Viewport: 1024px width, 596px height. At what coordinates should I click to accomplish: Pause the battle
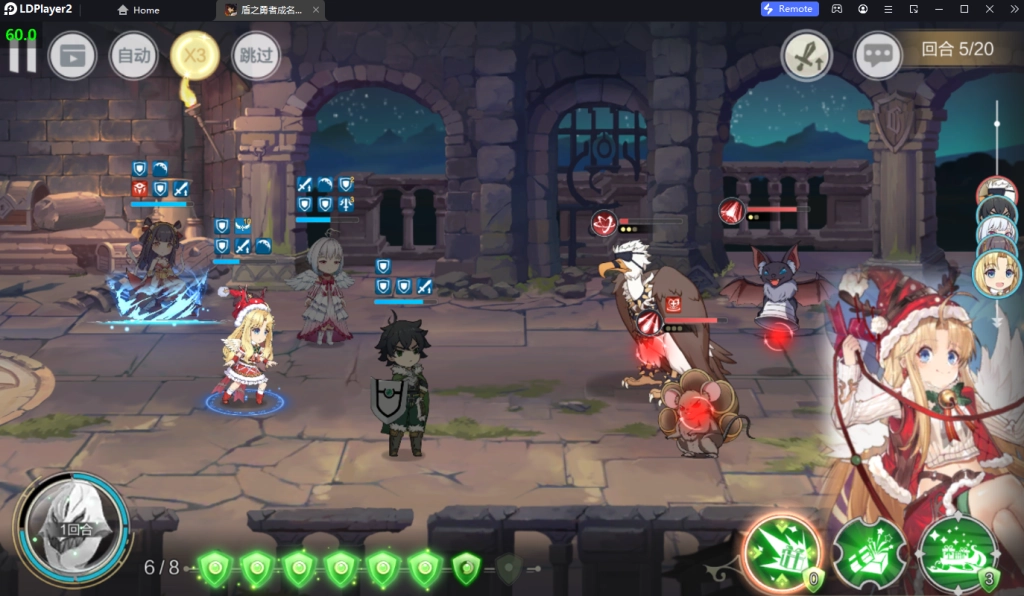point(22,56)
